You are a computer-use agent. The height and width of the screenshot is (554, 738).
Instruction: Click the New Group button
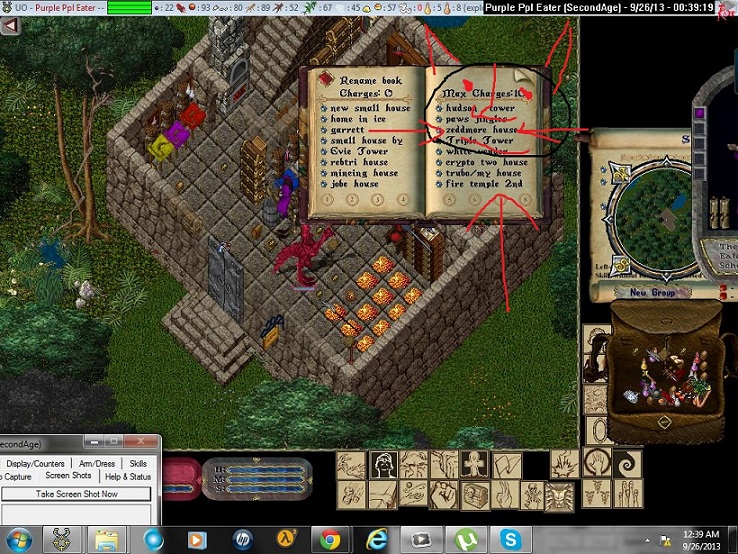[652, 292]
